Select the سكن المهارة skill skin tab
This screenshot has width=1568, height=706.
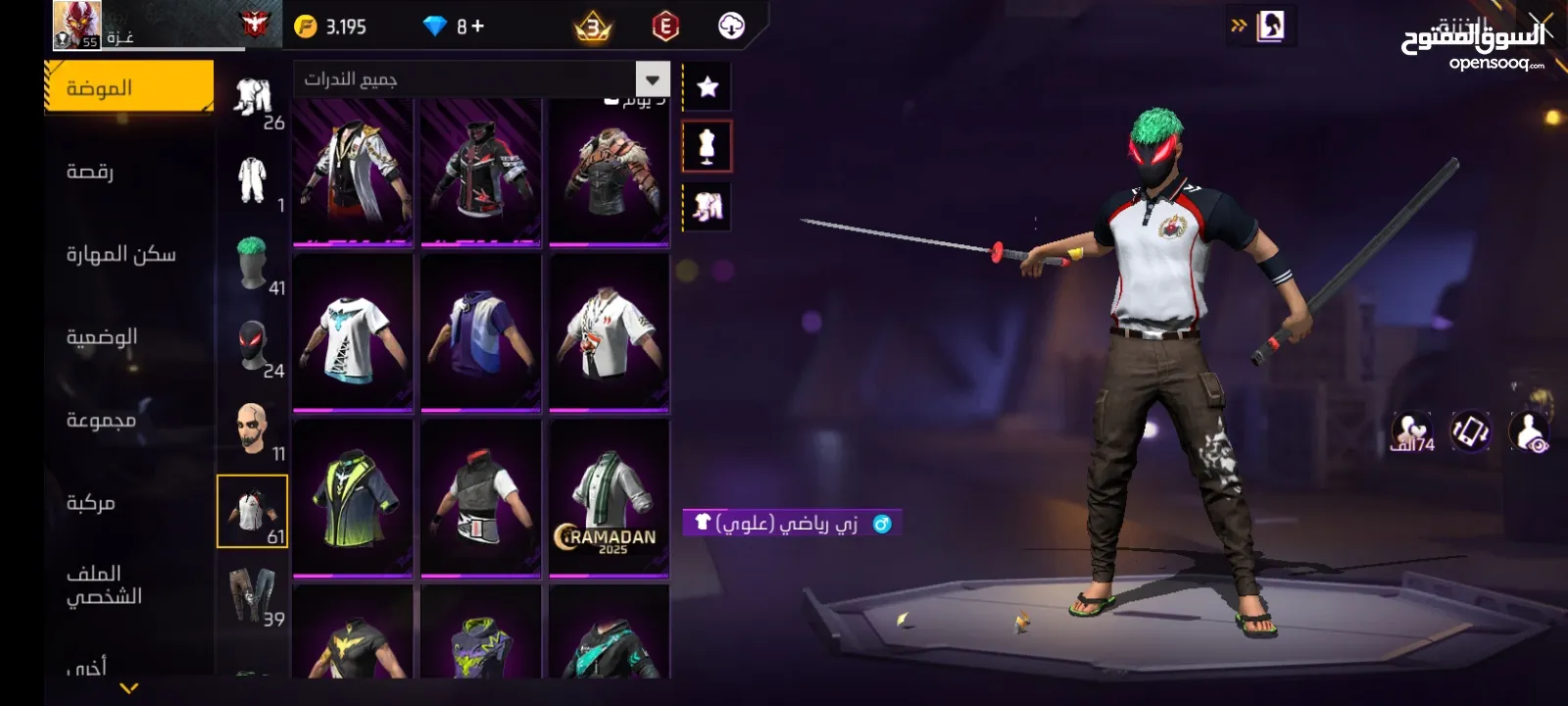click(x=121, y=254)
